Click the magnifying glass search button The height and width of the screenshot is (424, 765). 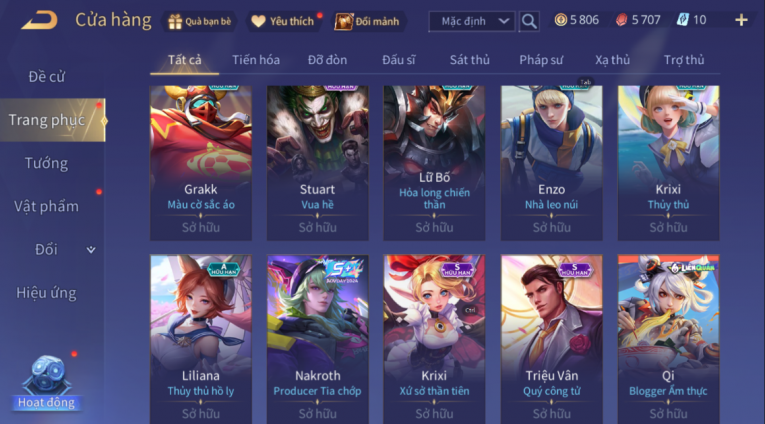tap(529, 21)
